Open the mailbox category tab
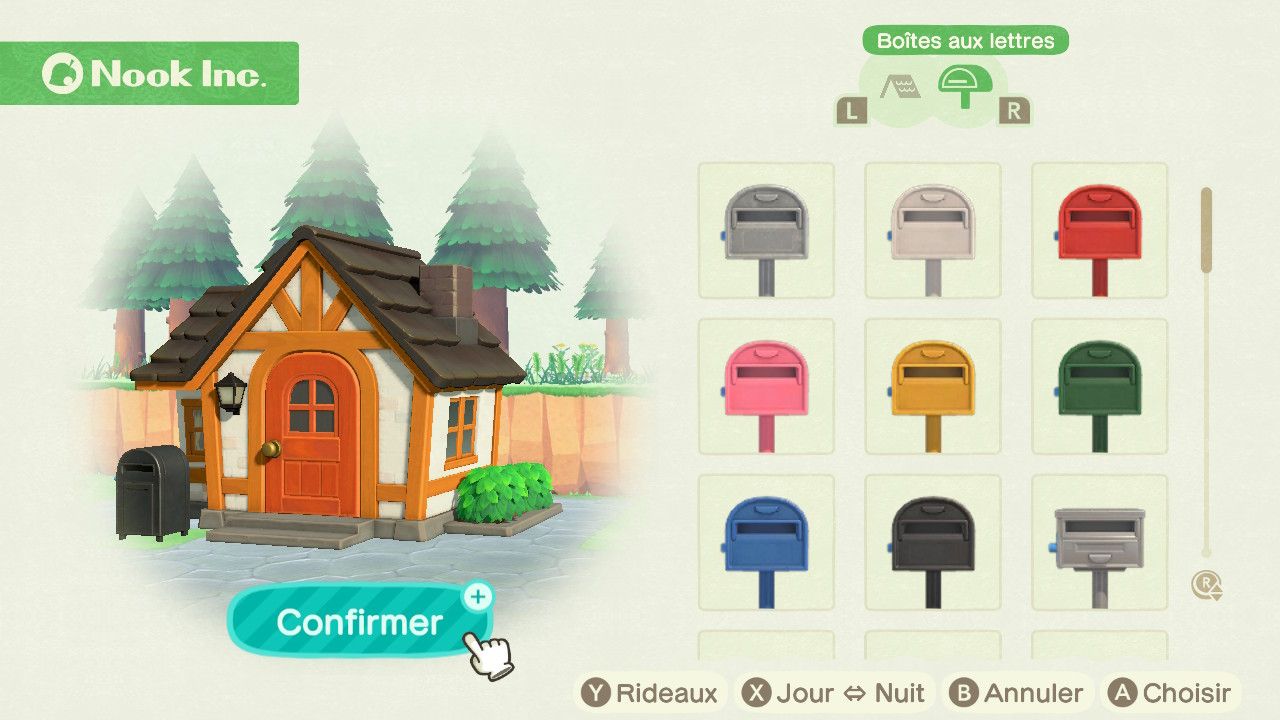This screenshot has height=720, width=1280. coord(965,86)
